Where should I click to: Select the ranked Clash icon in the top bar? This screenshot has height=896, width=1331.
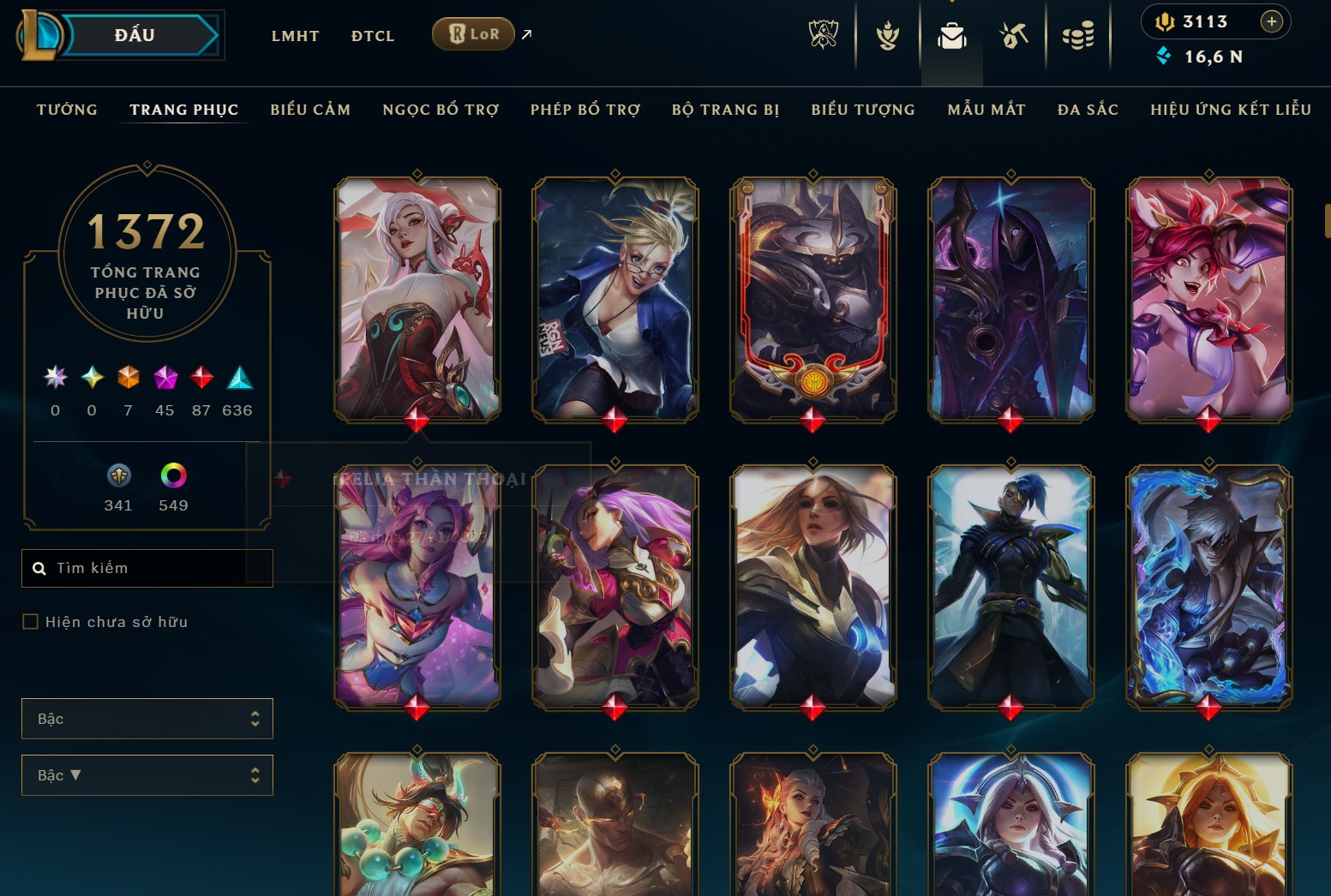(888, 34)
